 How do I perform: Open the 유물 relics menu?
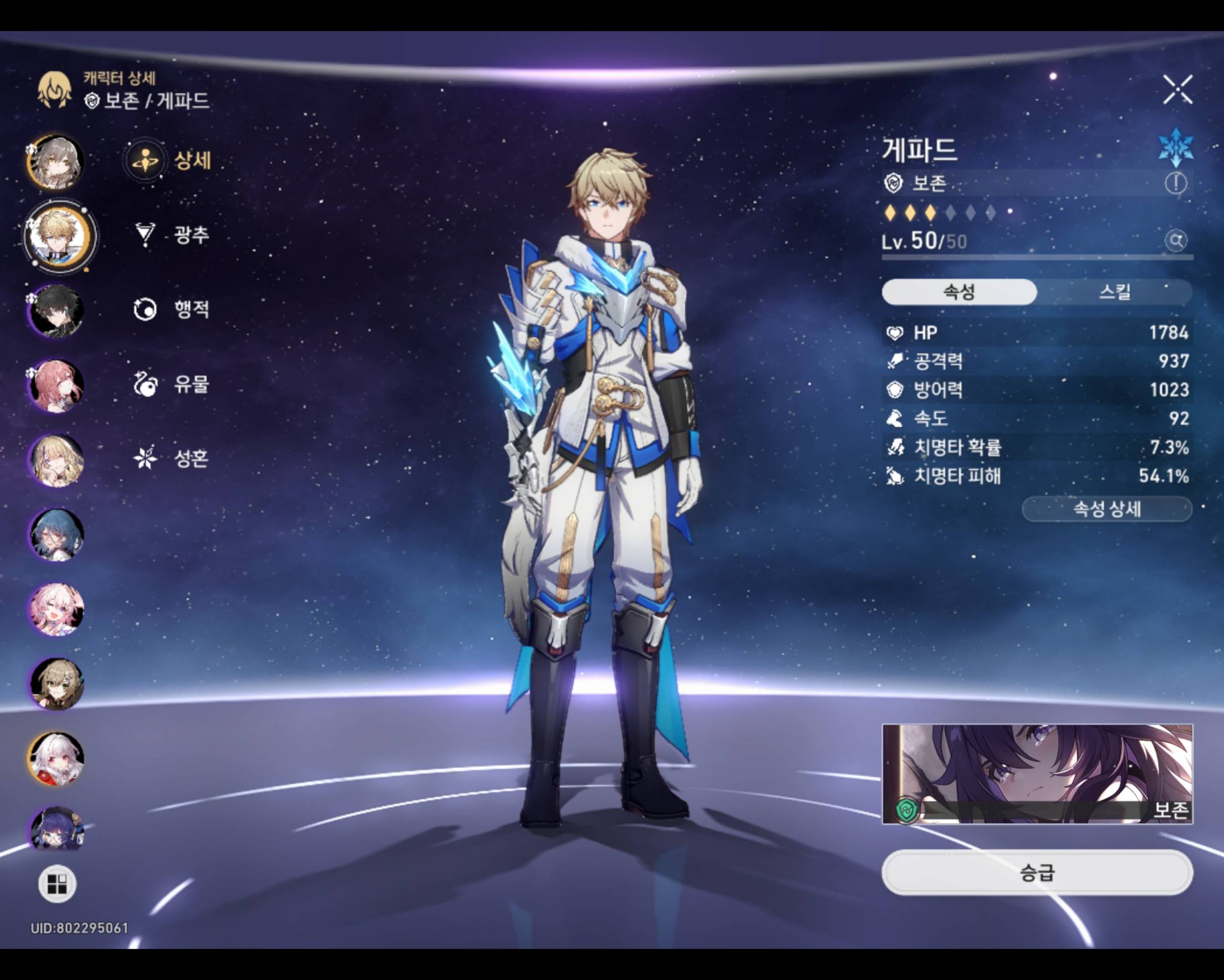171,384
